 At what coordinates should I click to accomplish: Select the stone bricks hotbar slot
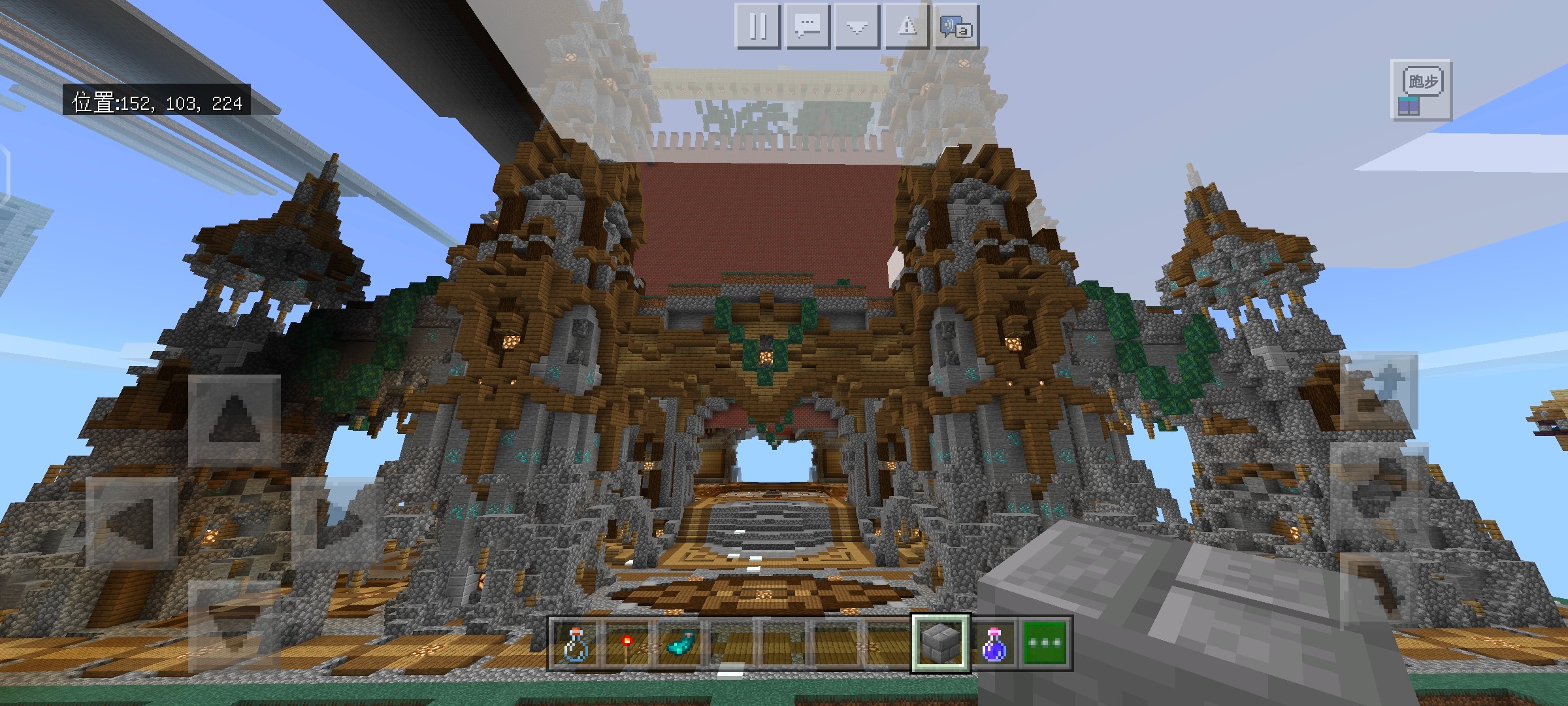click(941, 643)
